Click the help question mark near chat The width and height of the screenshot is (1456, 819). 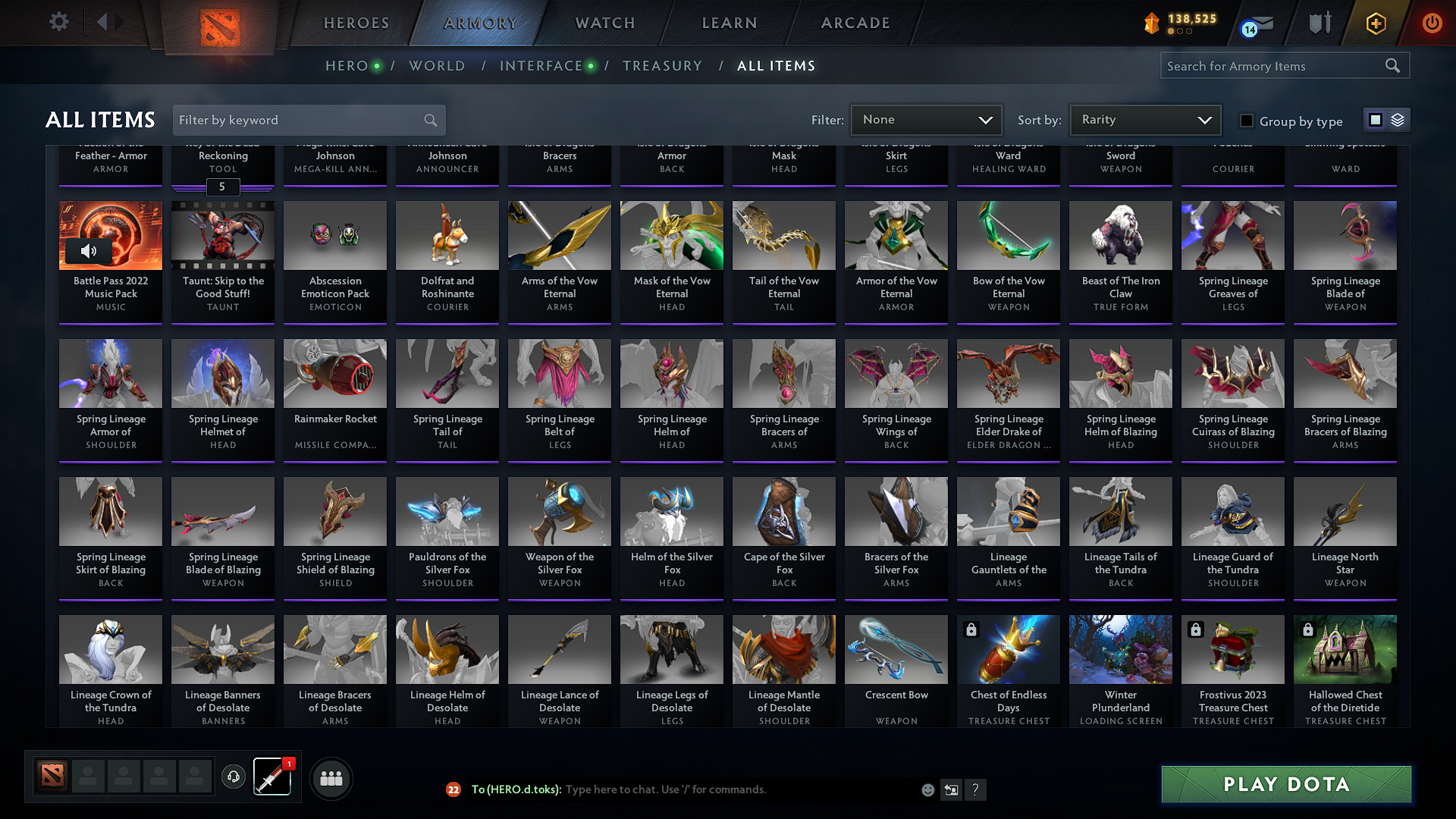(976, 789)
